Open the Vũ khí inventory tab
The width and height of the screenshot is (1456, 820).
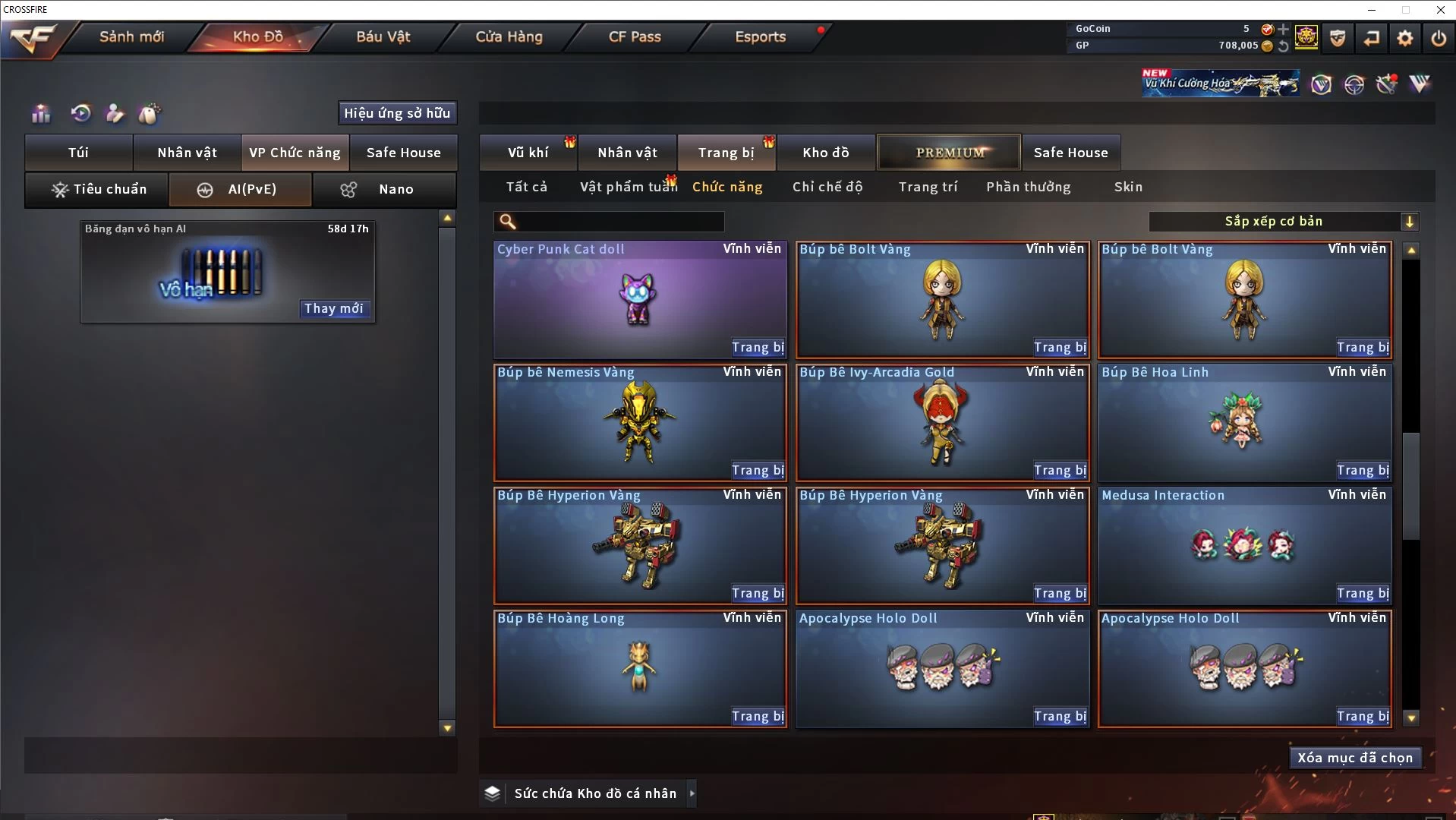coord(528,153)
